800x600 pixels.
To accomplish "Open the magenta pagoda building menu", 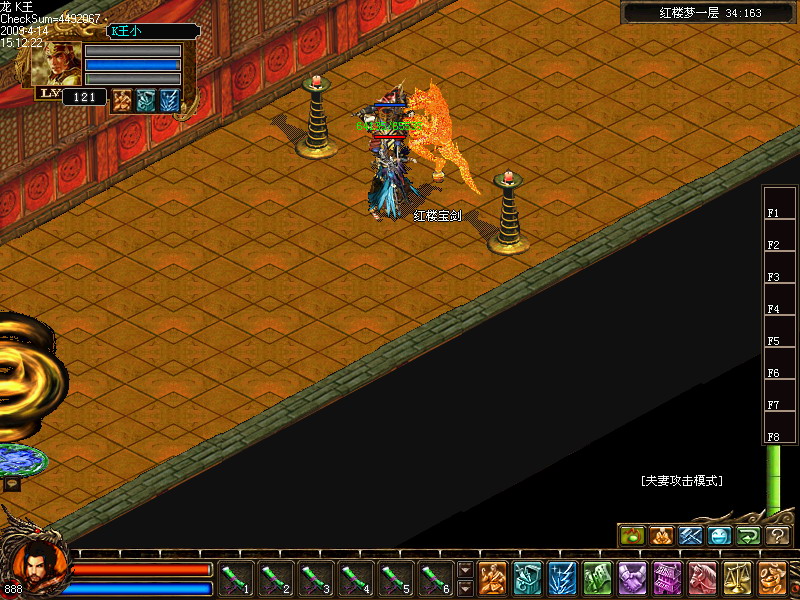I will click(667, 578).
